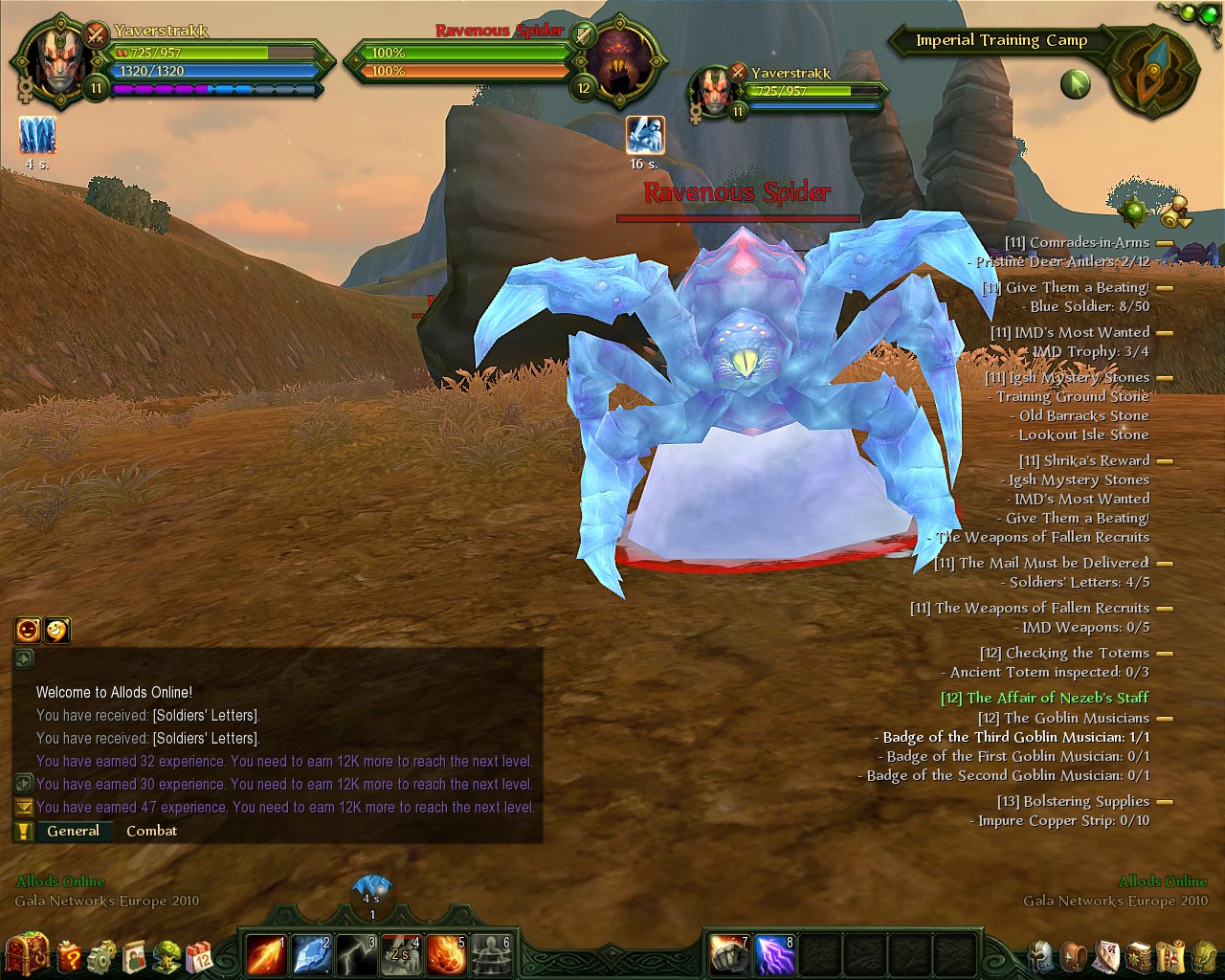Screen dimensions: 1225x980
Task: Open the question mark help book
Action: (x=70, y=955)
